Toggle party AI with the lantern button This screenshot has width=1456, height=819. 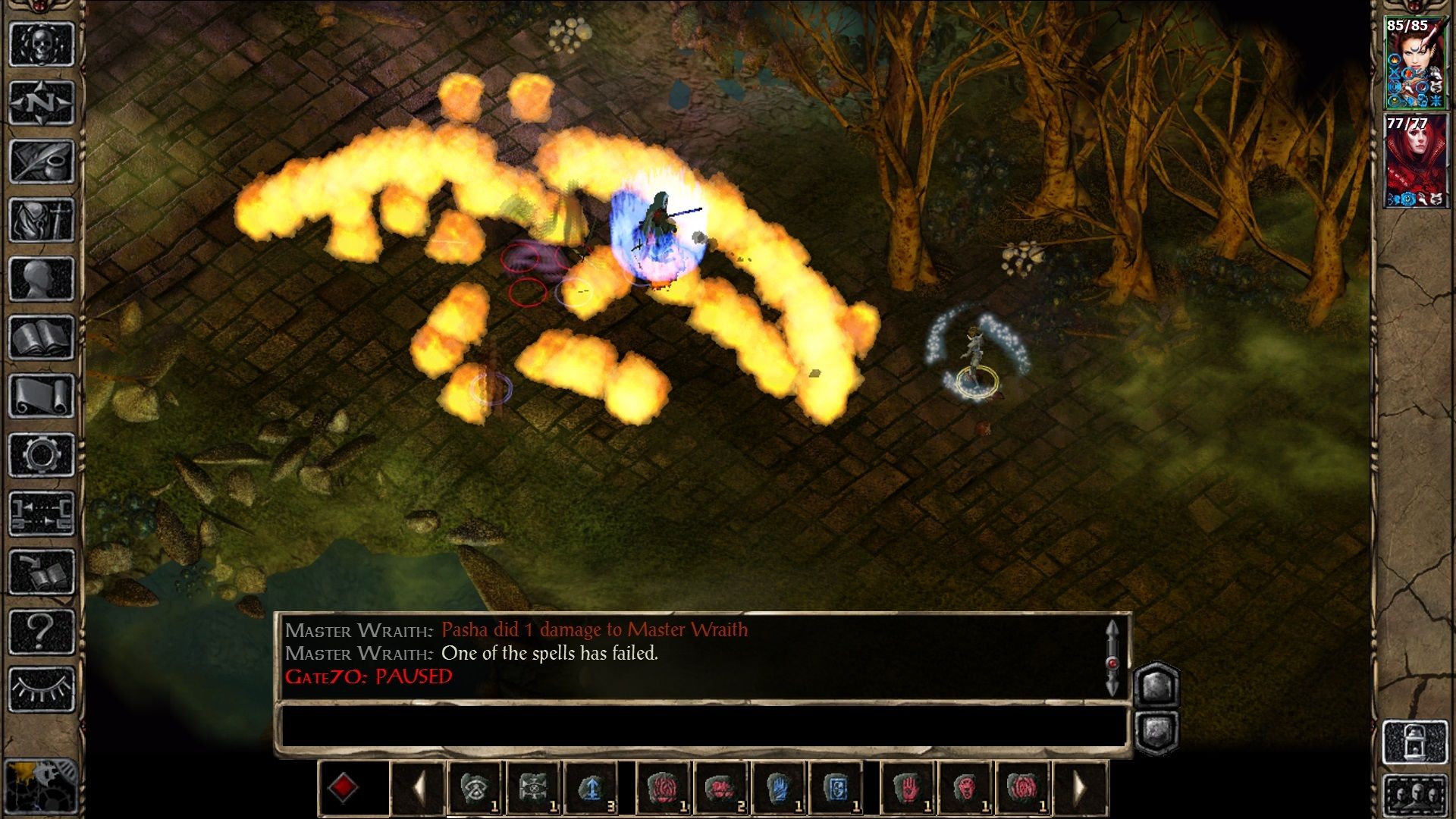(x=1415, y=742)
